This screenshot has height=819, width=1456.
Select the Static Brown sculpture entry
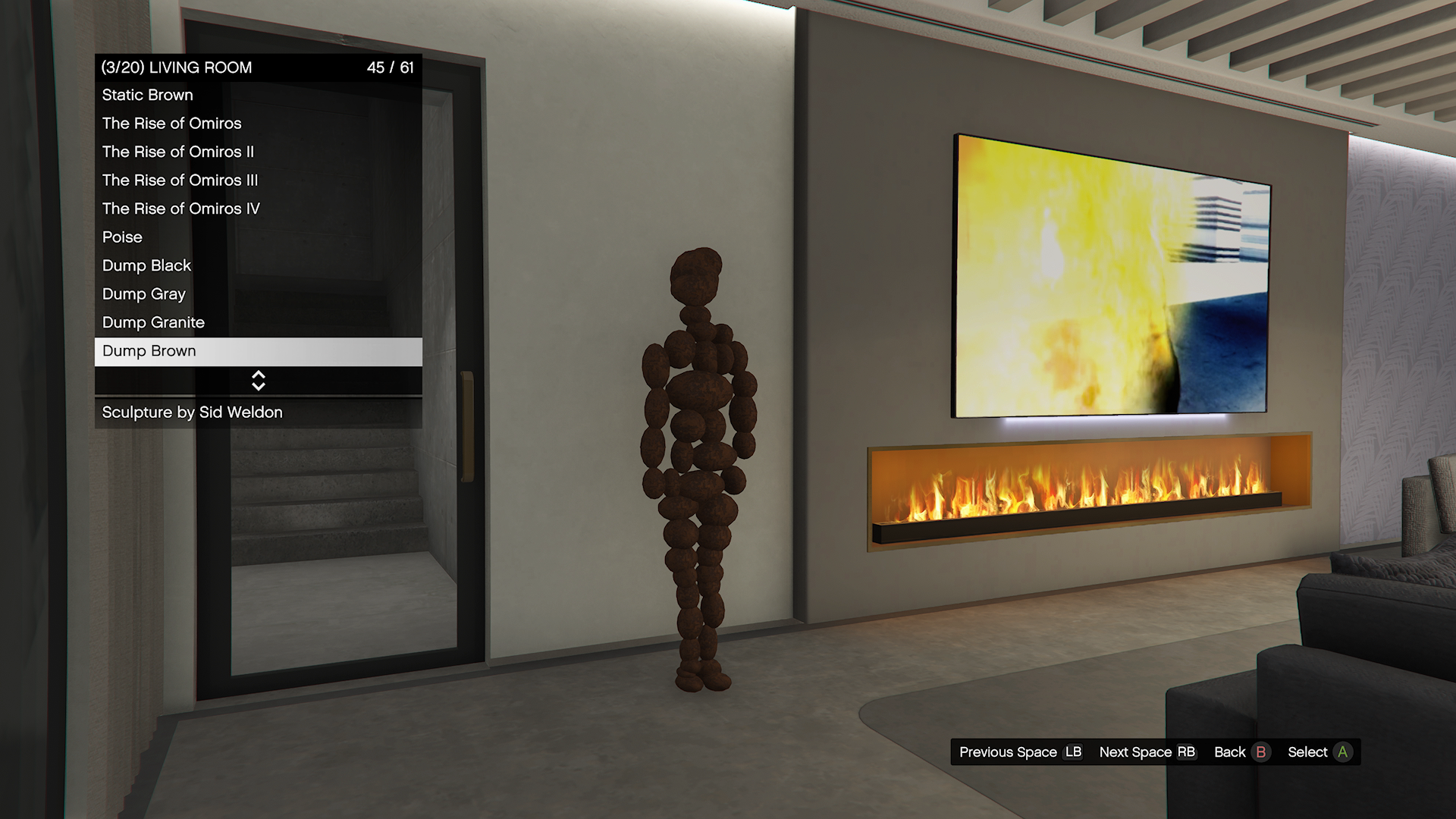258,96
